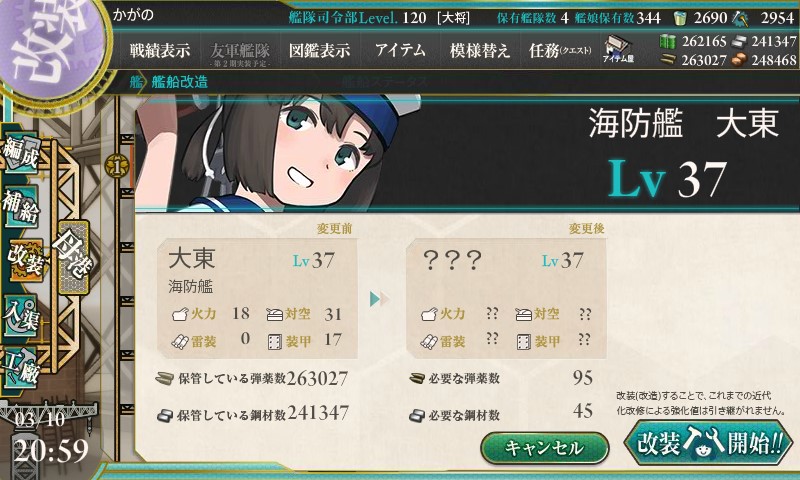Click the 友軍艦隊 friendly fleet menu
800x480 pixels.
coord(239,51)
